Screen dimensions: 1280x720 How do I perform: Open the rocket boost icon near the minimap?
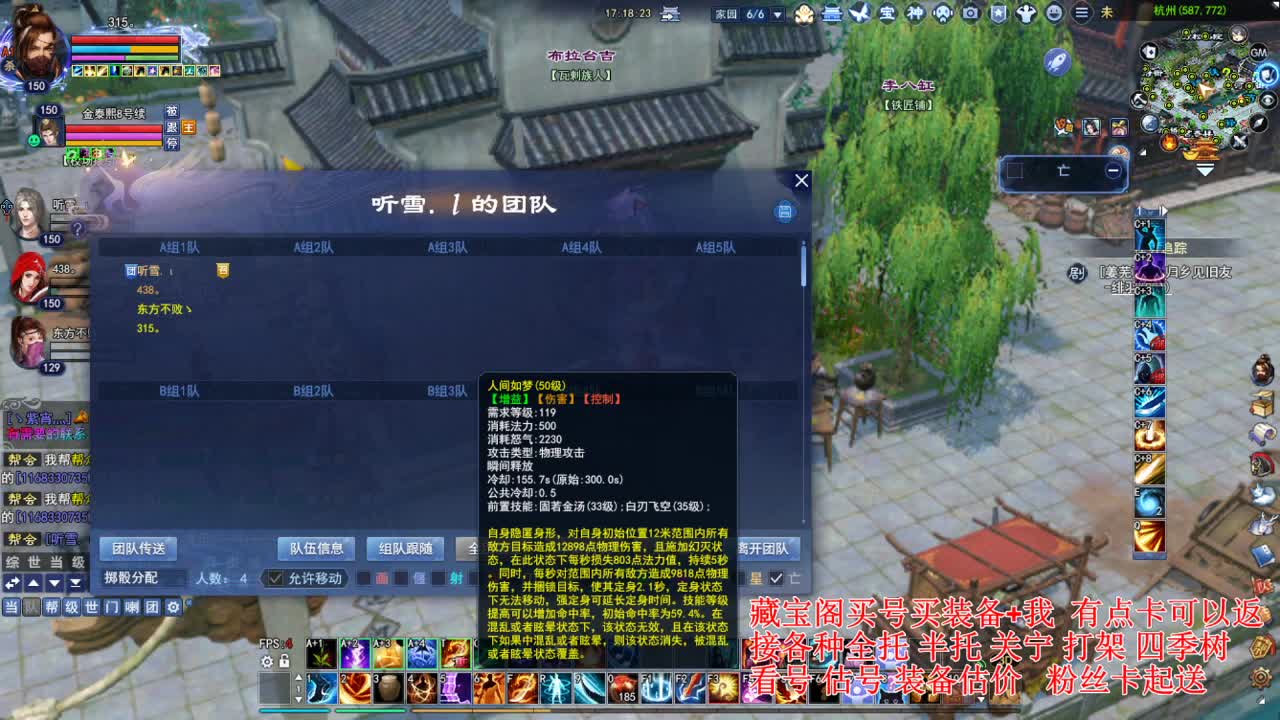1057,60
